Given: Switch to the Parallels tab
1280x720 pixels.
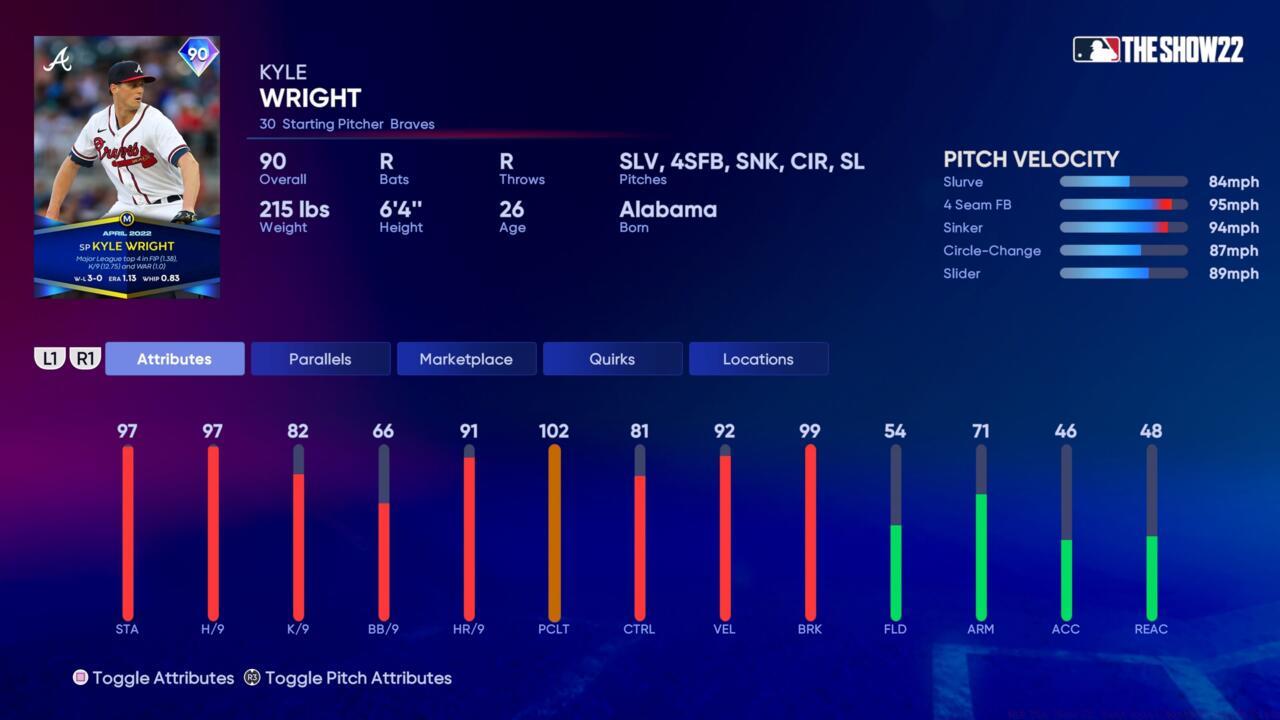Looking at the screenshot, I should [x=320, y=358].
